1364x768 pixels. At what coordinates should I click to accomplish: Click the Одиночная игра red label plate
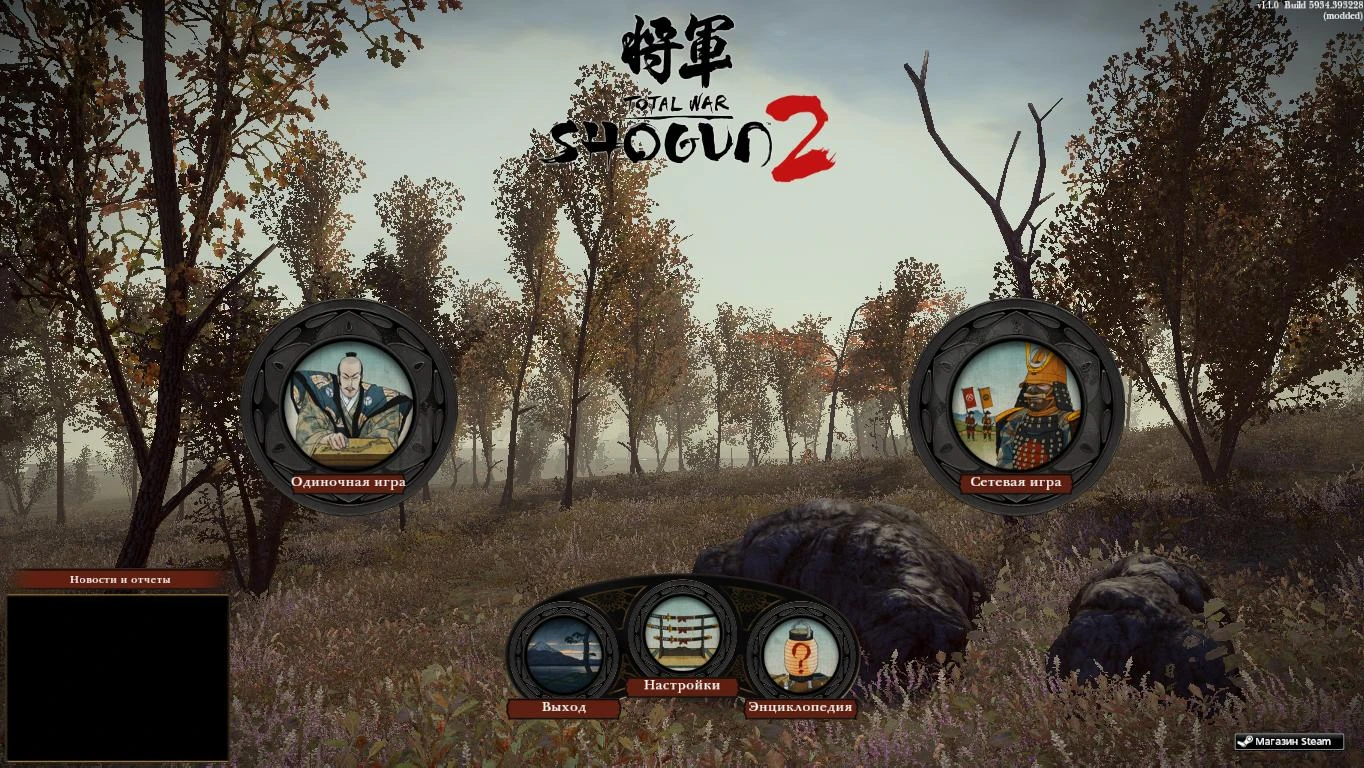[x=346, y=481]
